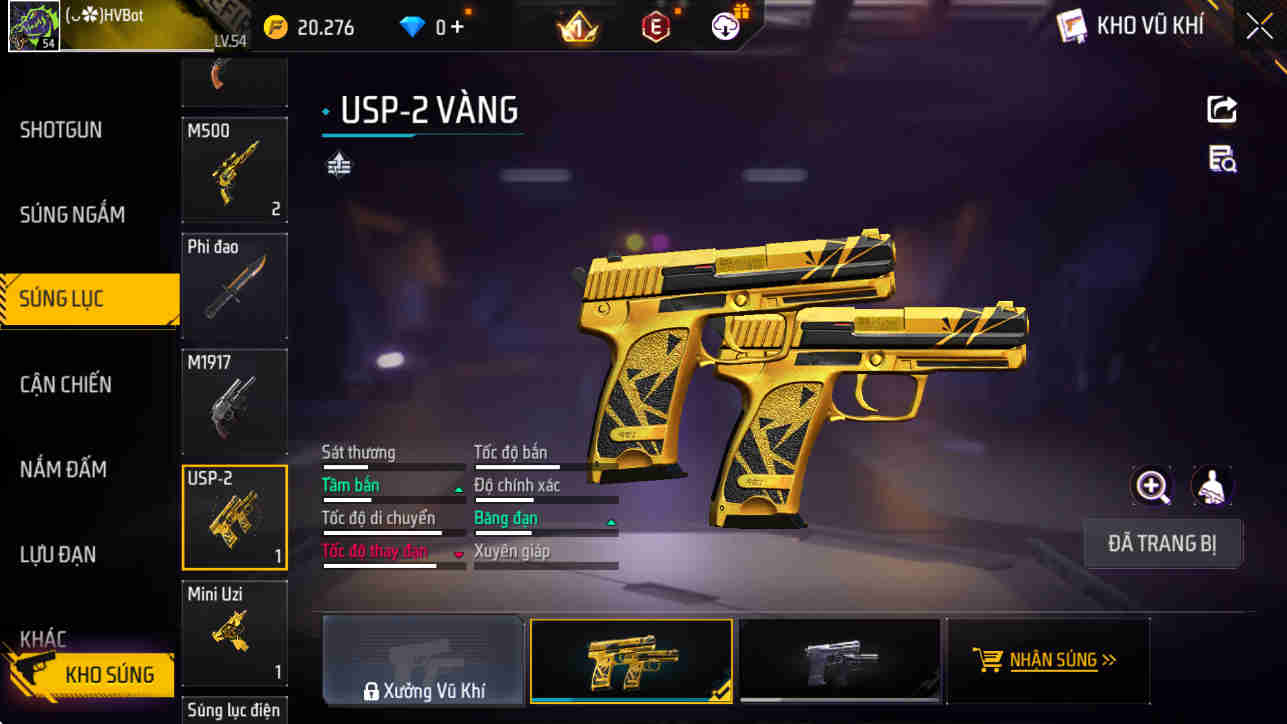Open the weapon details inspect icon
The image size is (1287, 724).
1222,160
